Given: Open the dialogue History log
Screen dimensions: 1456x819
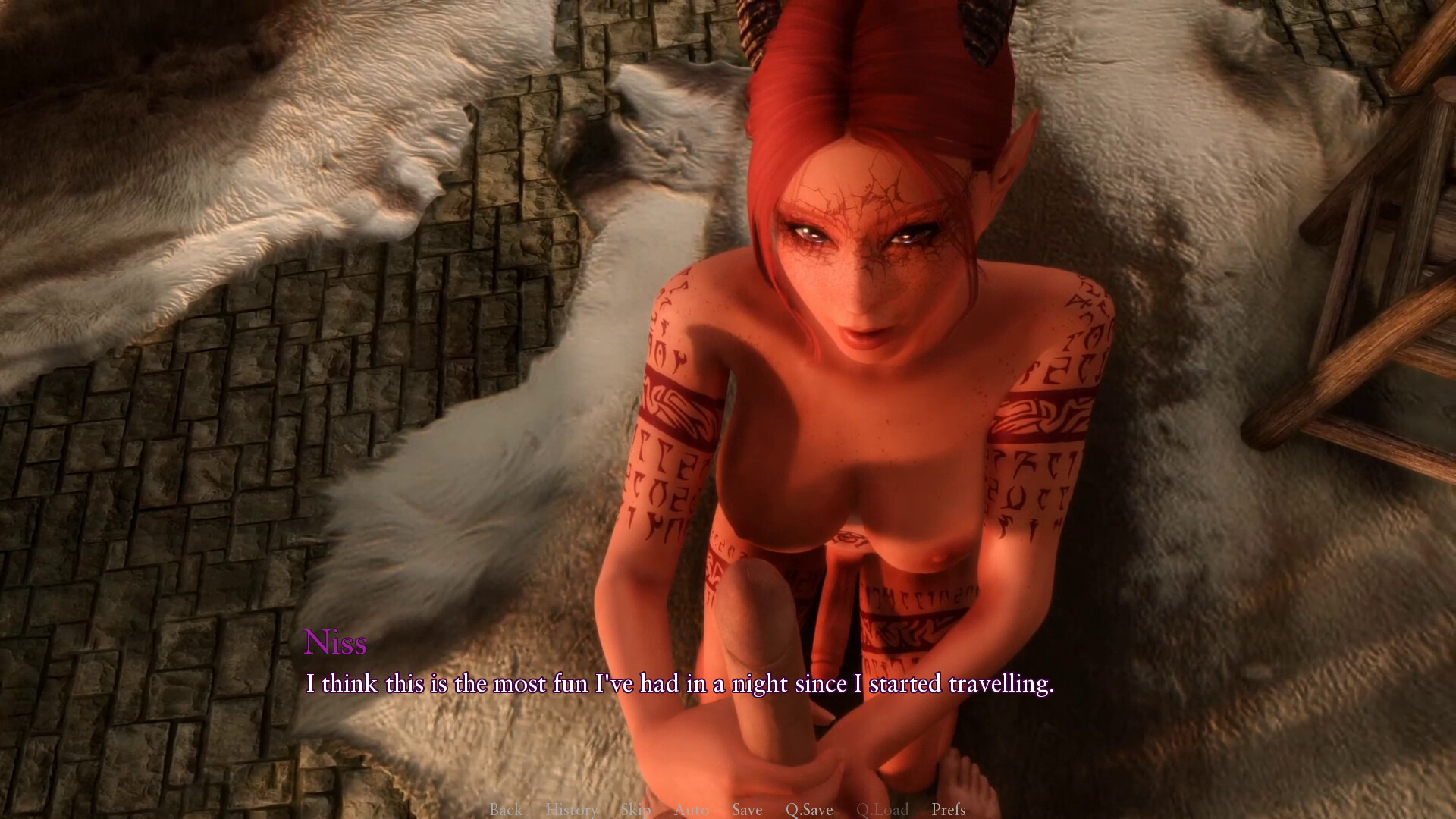Looking at the screenshot, I should pos(572,809).
